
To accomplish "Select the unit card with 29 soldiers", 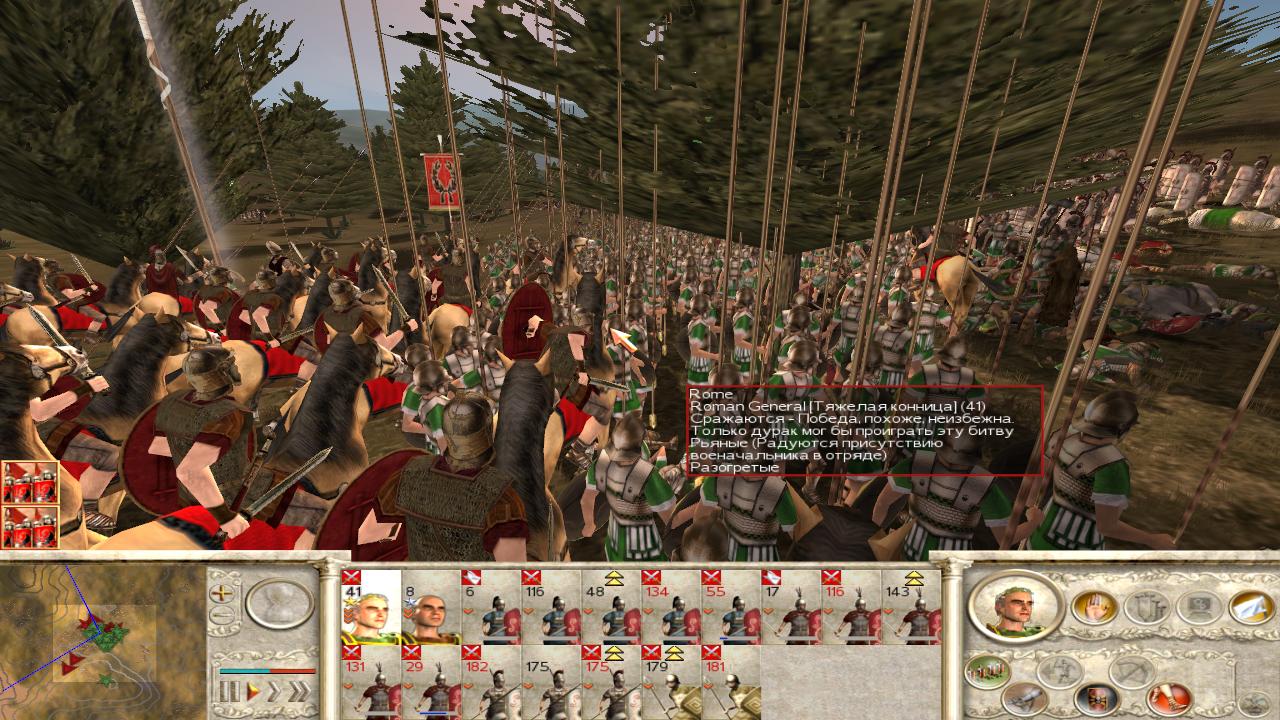I will [431, 683].
